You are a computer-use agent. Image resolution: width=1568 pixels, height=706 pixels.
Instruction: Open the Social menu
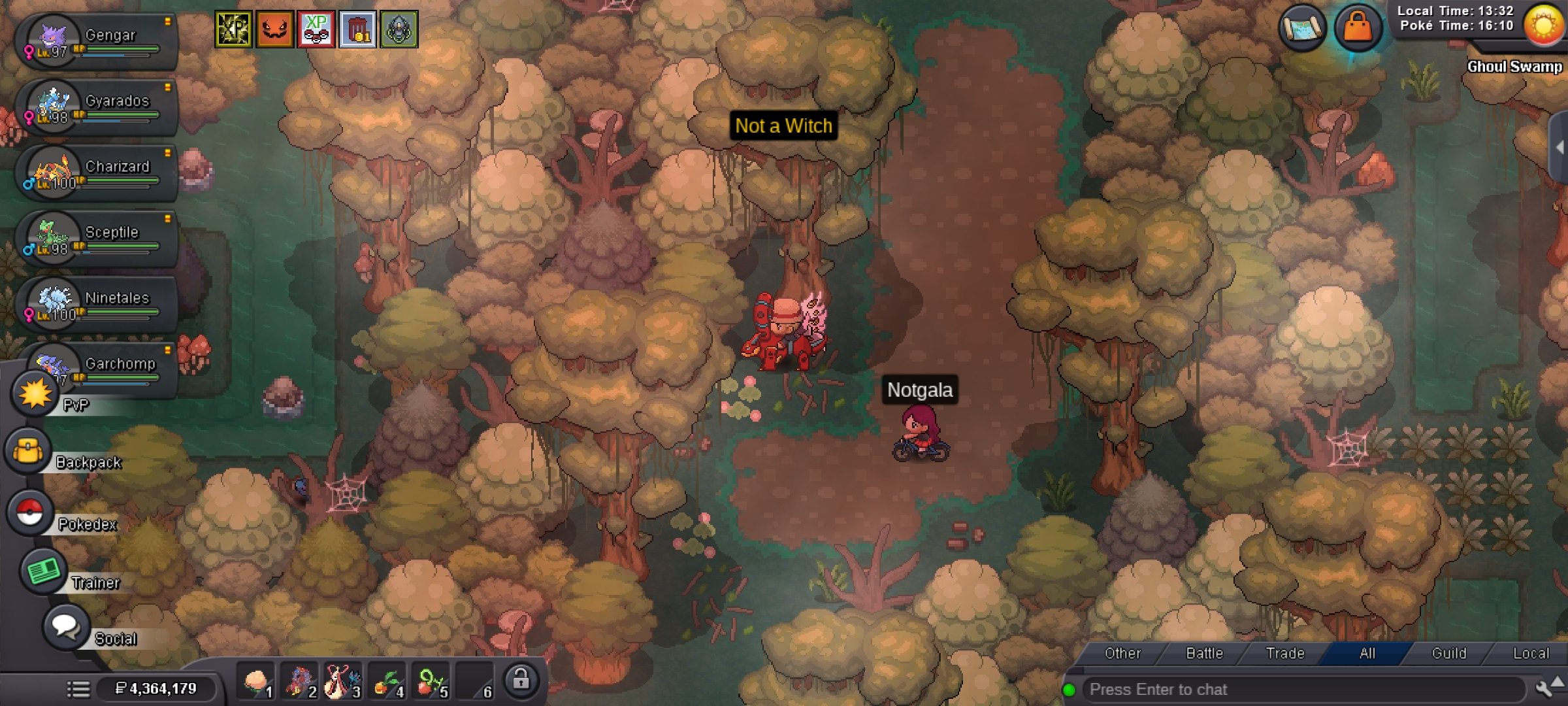point(65,627)
